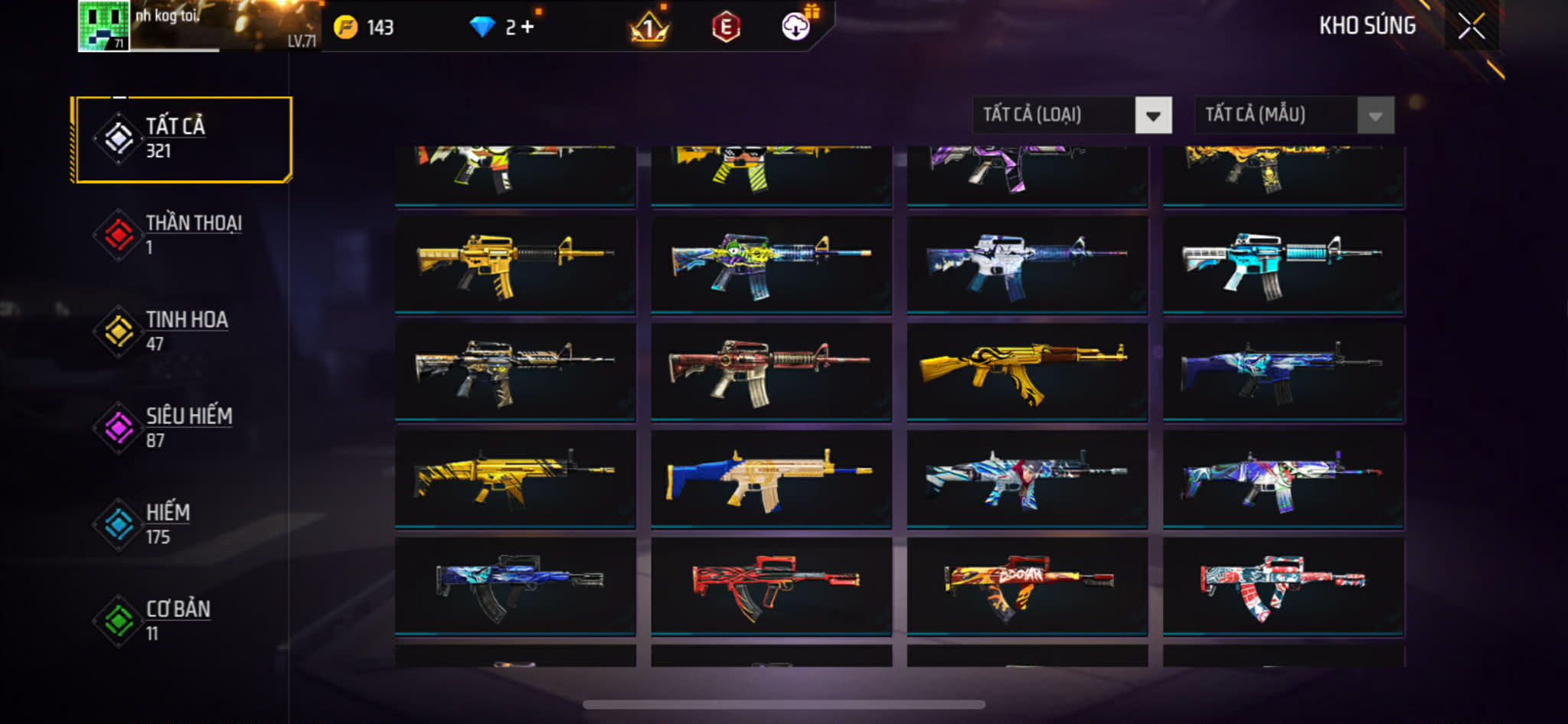Choose the rusty red M4A1 skin
This screenshot has height=724, width=1568.
[771, 371]
